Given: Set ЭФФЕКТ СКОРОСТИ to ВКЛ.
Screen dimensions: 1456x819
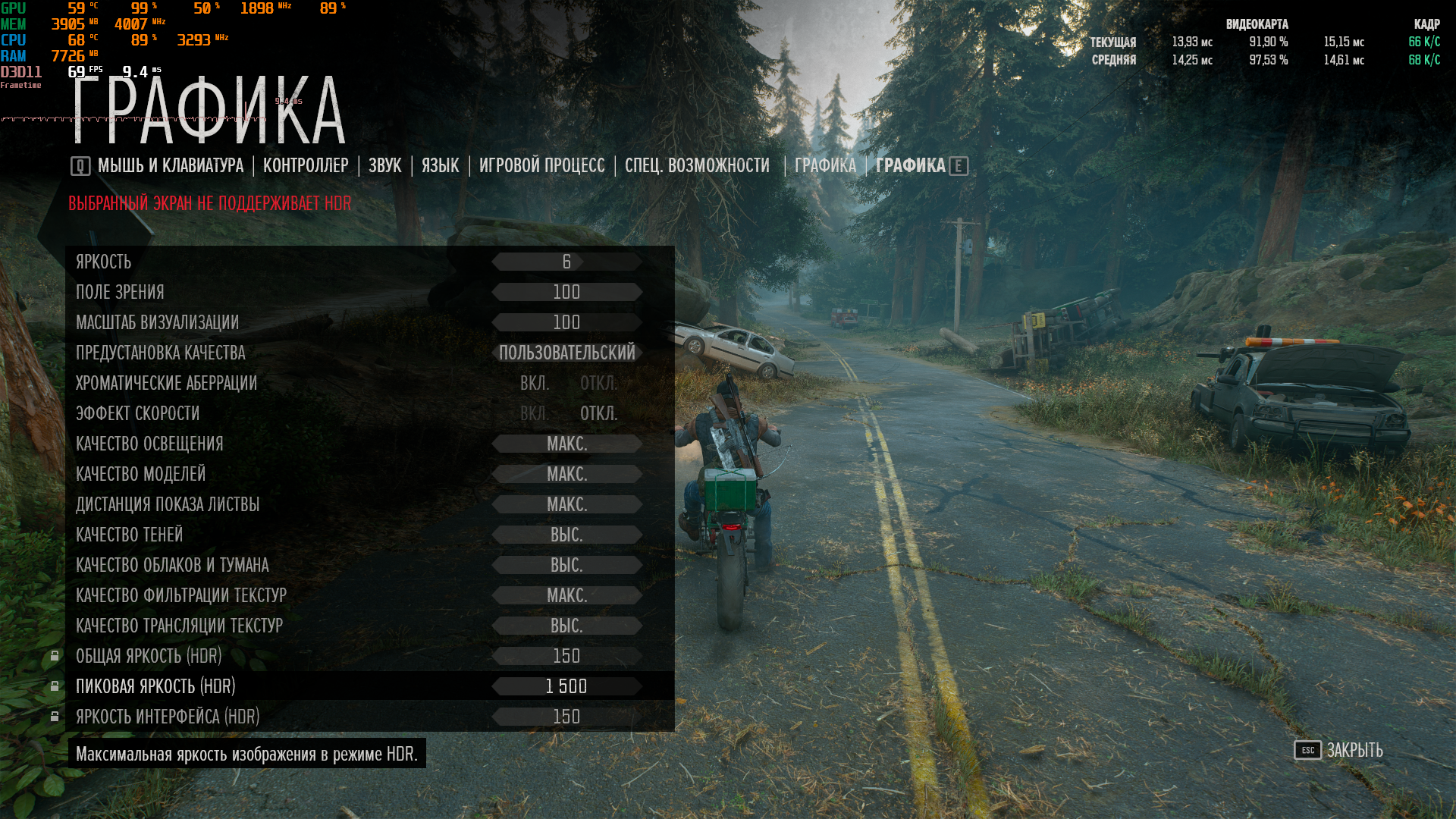Looking at the screenshot, I should (535, 414).
